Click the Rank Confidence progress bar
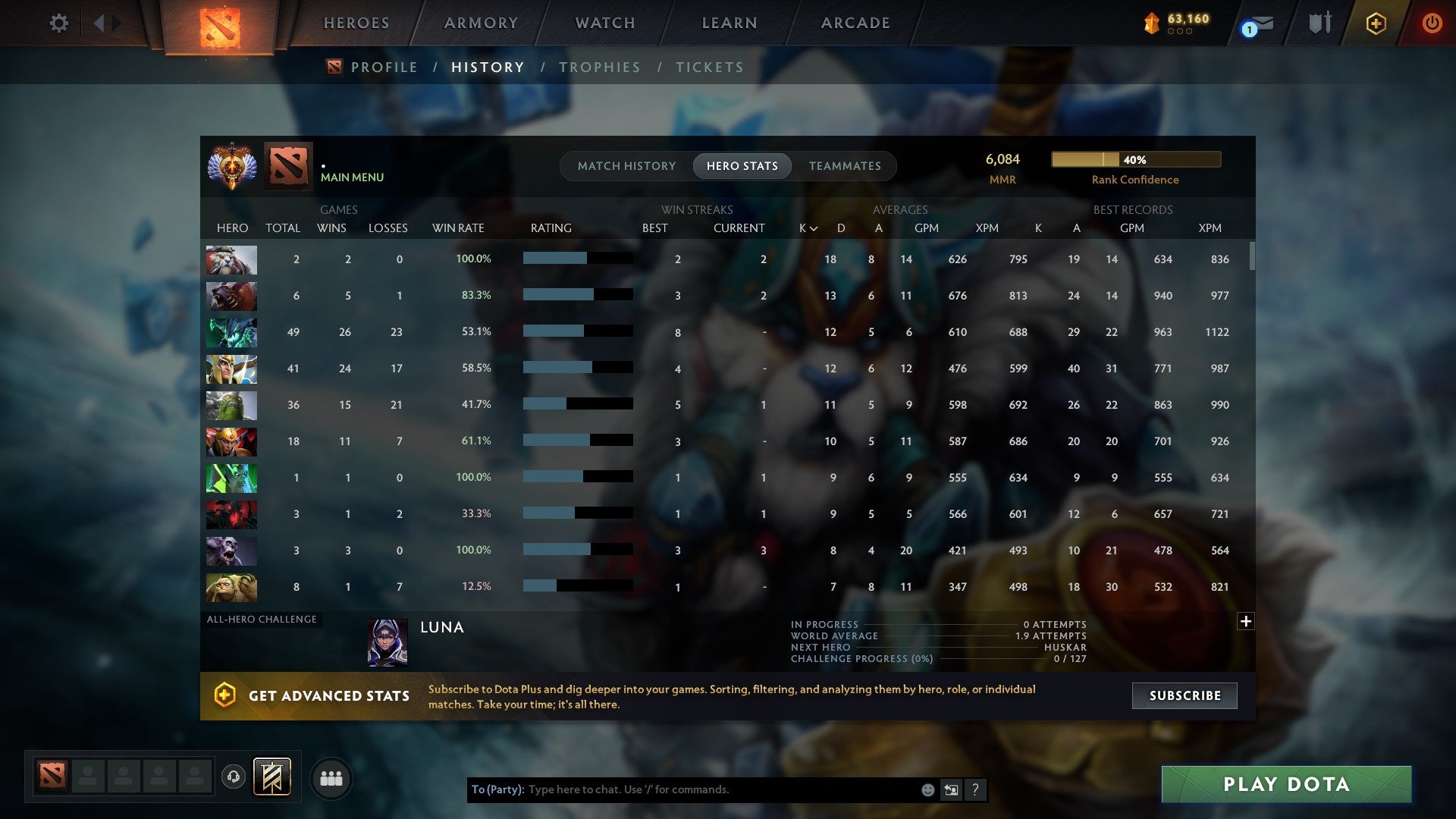Screen dimensions: 1456x819 [1134, 159]
